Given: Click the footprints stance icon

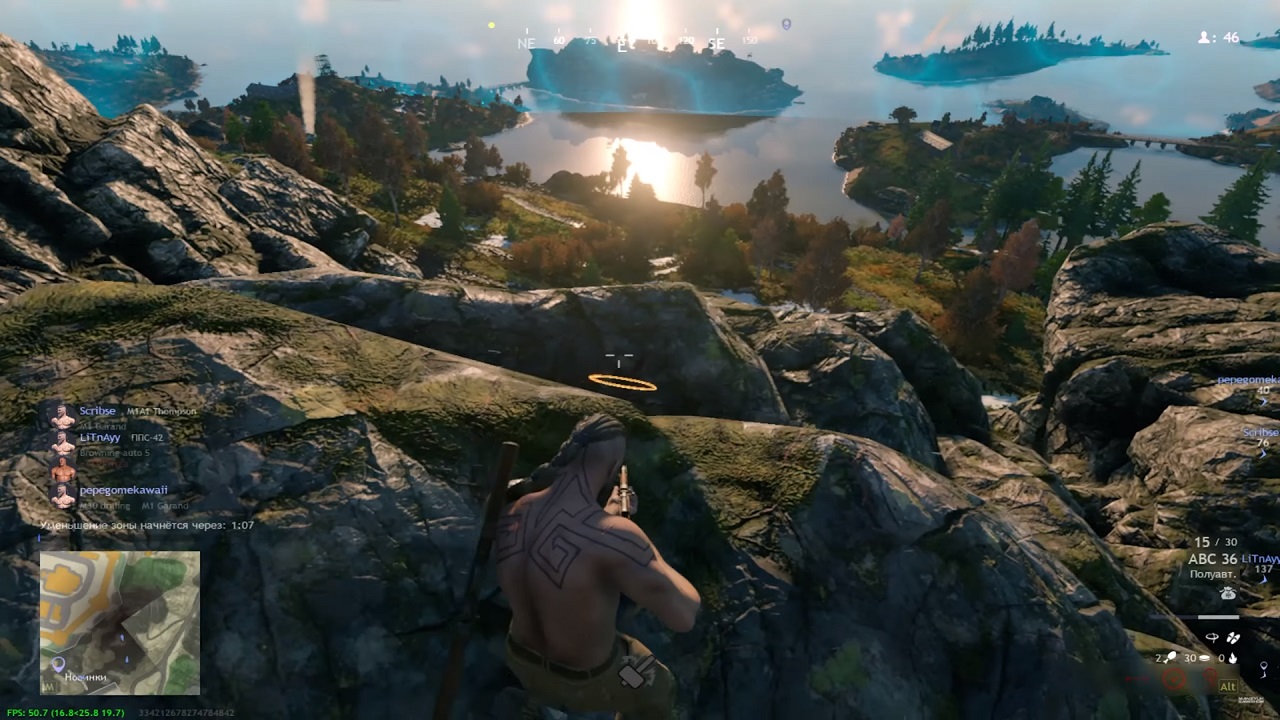Looking at the screenshot, I should (1233, 637).
